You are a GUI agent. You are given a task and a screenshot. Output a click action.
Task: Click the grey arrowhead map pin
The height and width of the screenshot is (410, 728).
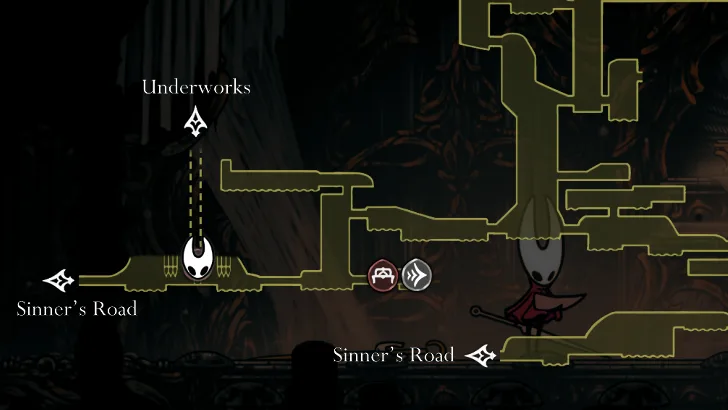(416, 274)
